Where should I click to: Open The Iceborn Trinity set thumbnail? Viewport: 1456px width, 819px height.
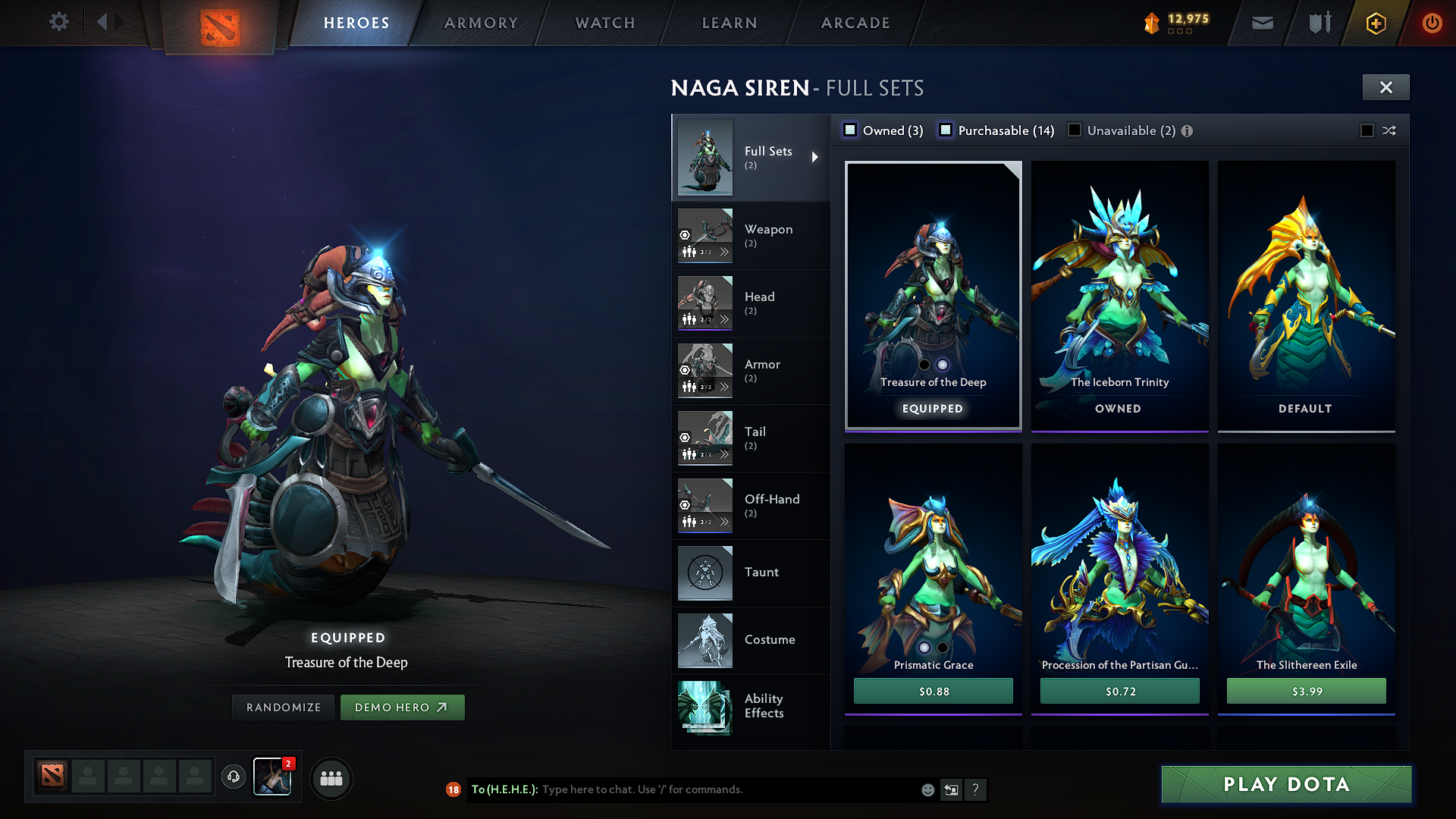point(1119,288)
